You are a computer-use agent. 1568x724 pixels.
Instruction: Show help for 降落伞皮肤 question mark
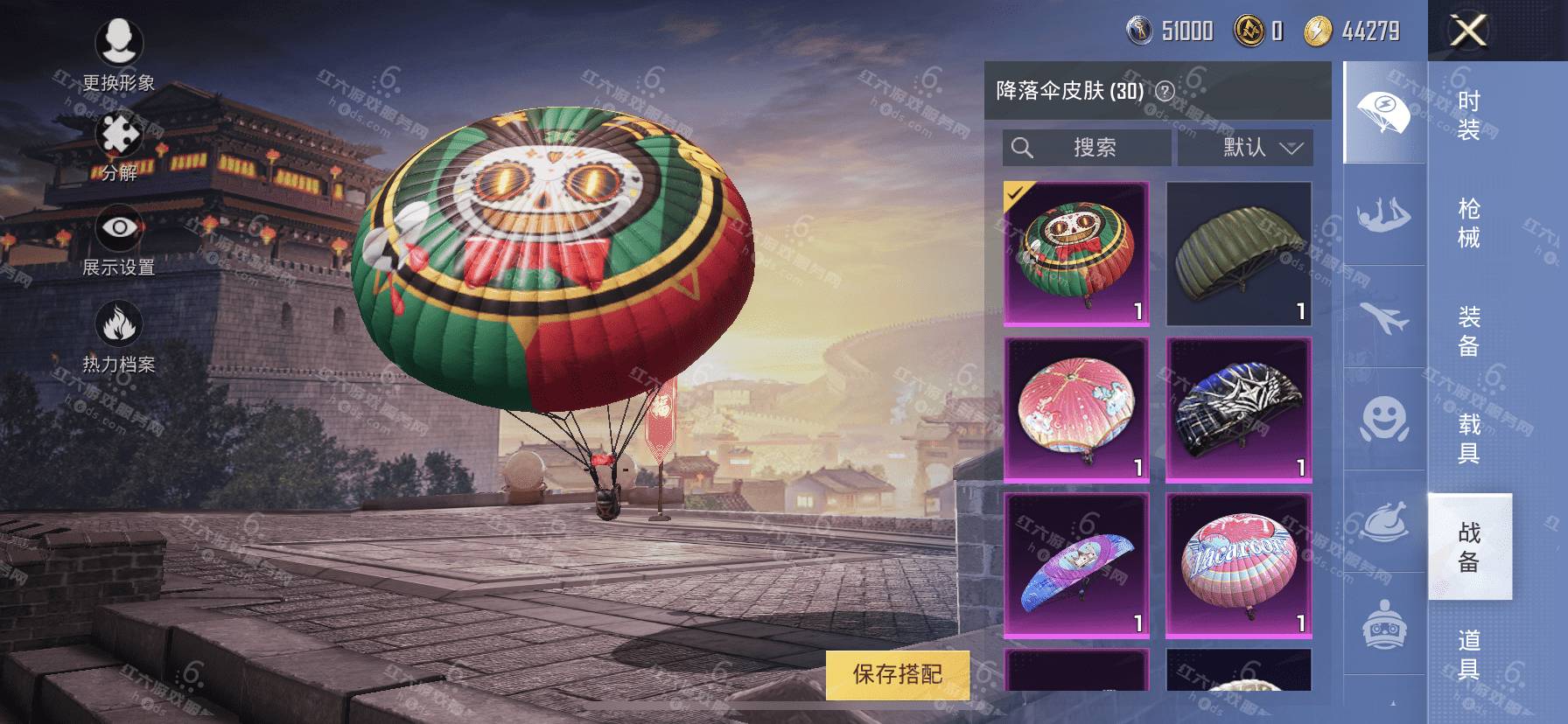pyautogui.click(x=1165, y=91)
